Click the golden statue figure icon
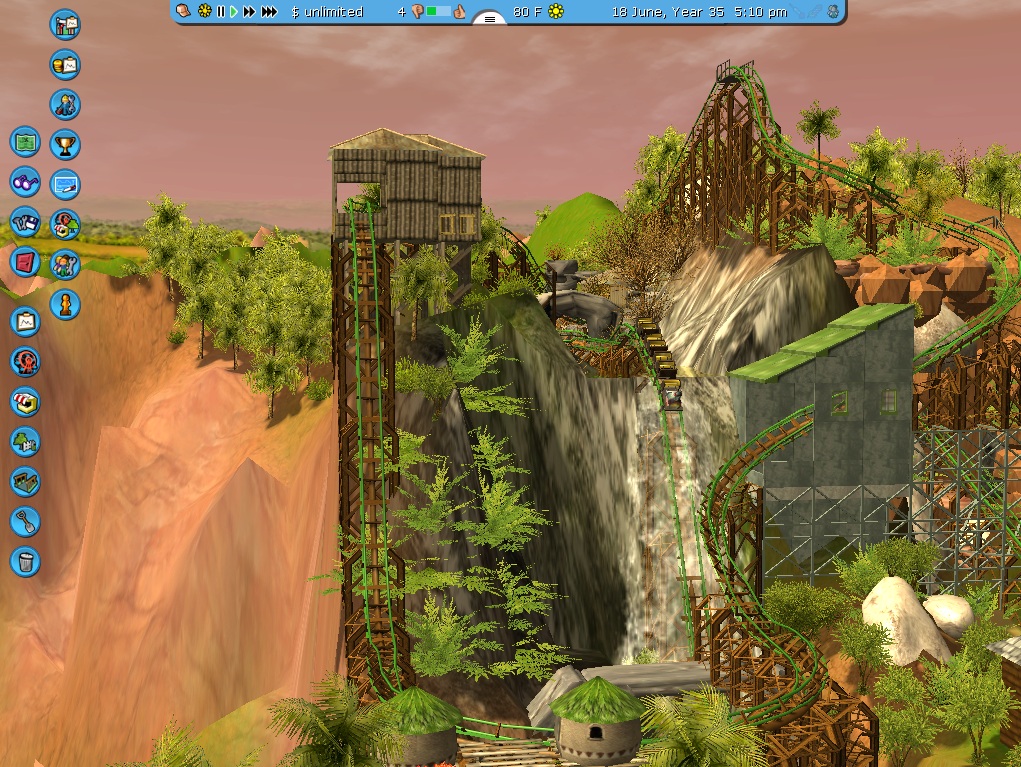The height and width of the screenshot is (767, 1021). 65,303
